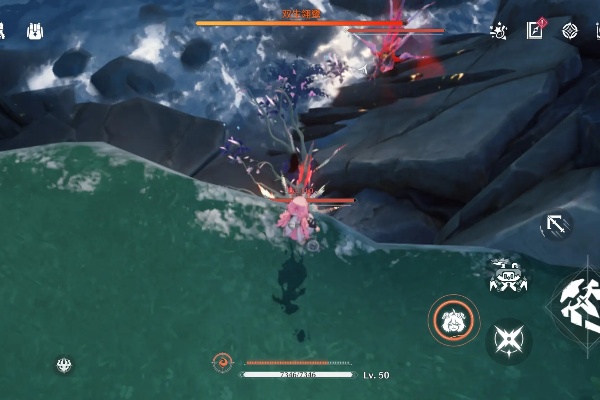Tap the large basic attack button
600x400 pixels.
pos(580,305)
